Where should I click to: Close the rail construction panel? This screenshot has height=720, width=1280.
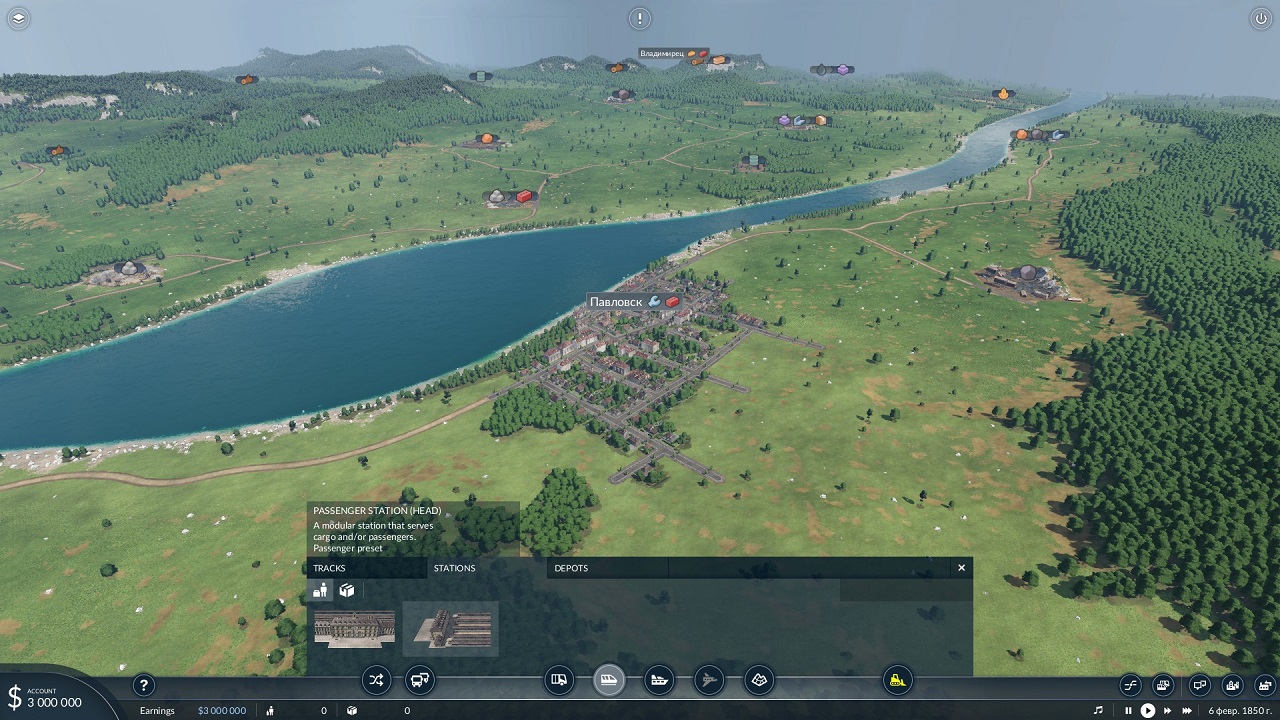961,568
